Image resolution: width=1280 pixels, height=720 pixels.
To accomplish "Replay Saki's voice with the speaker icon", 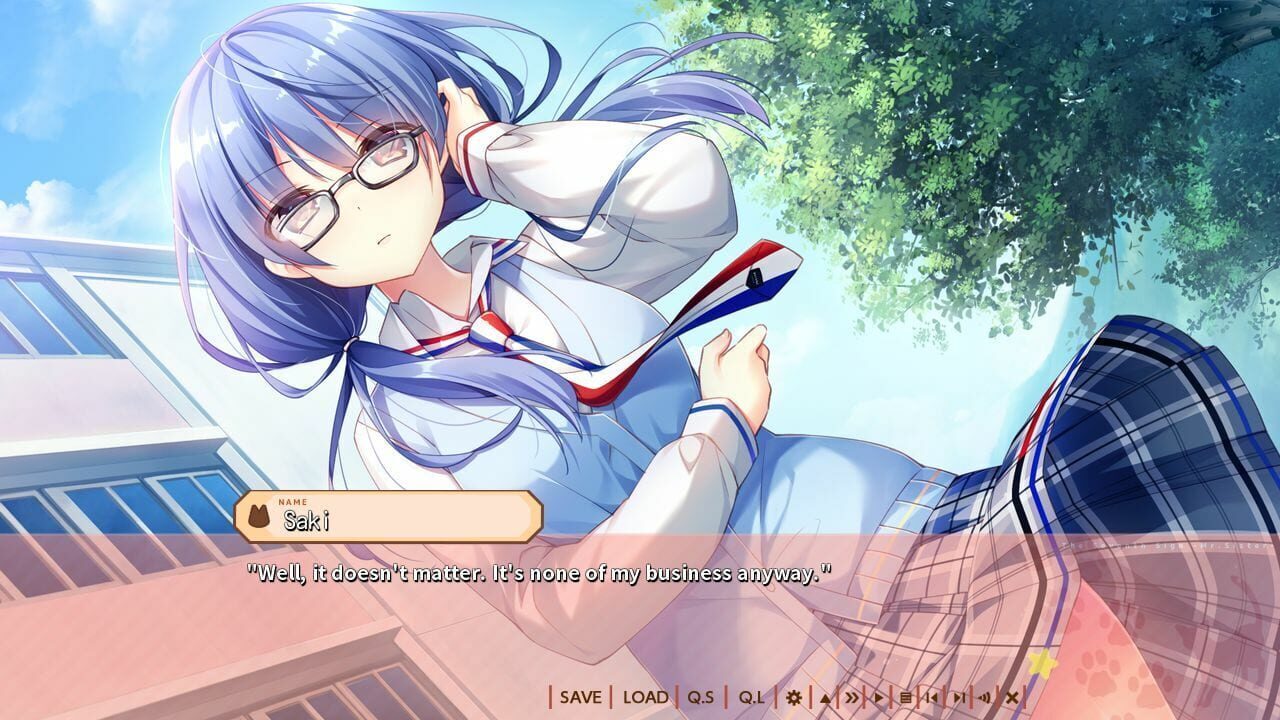I will tap(983, 699).
